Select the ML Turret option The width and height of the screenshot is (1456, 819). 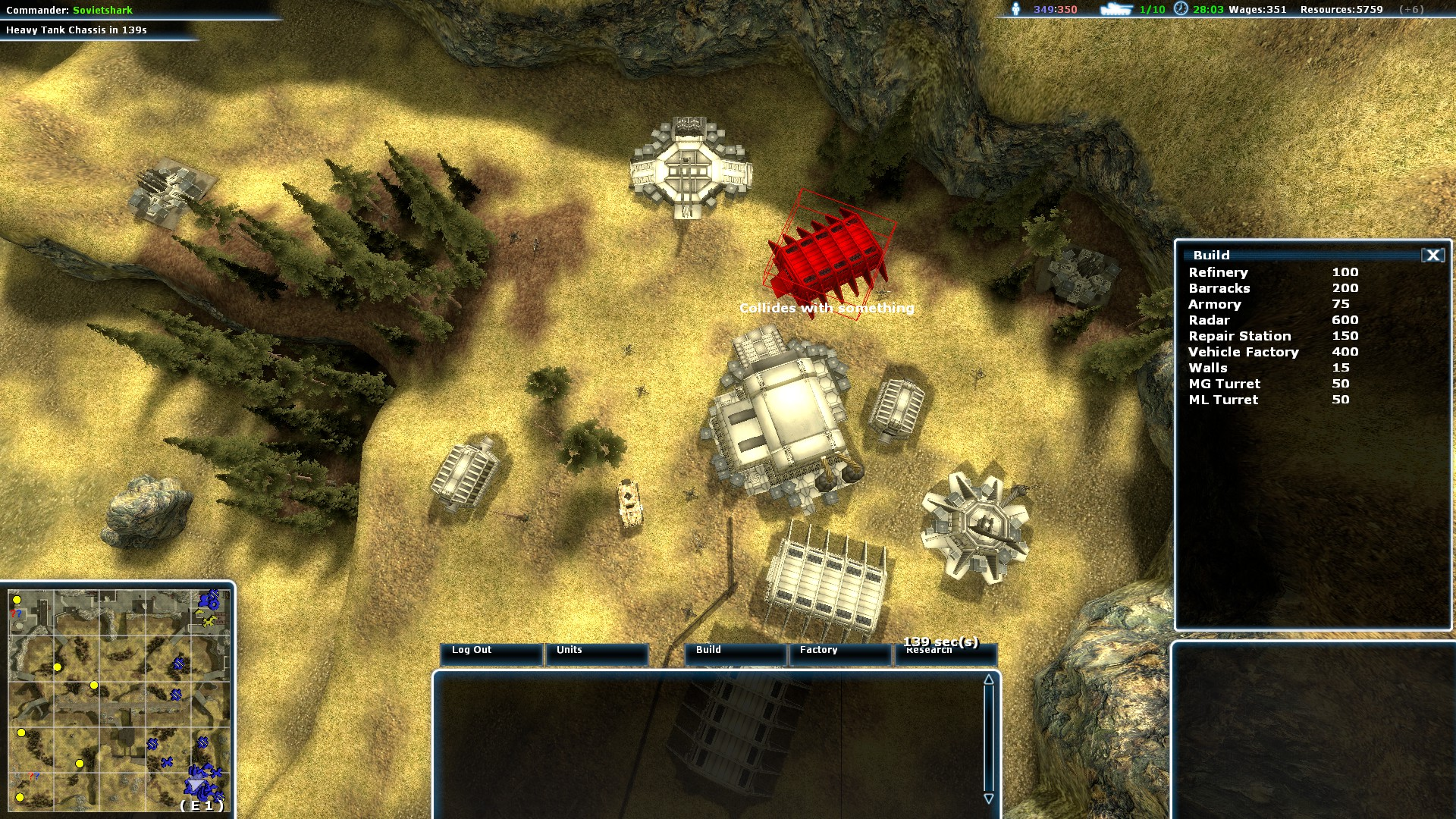(1222, 400)
